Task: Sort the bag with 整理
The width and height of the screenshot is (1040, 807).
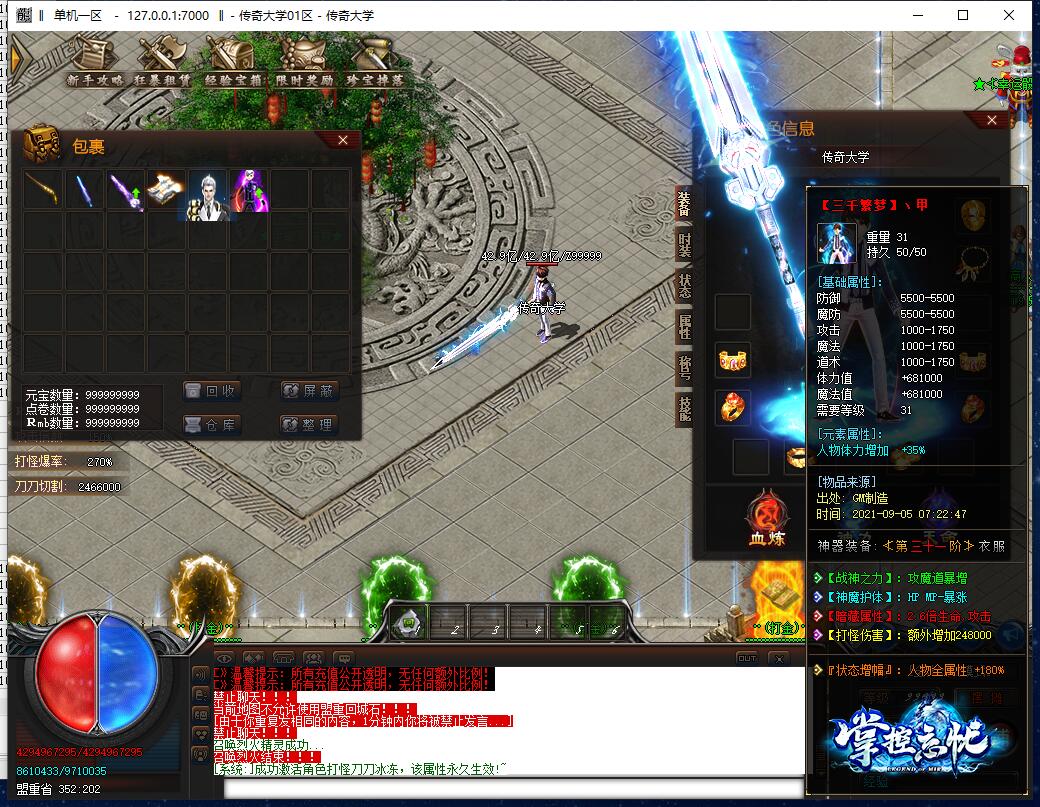Action: tap(309, 424)
